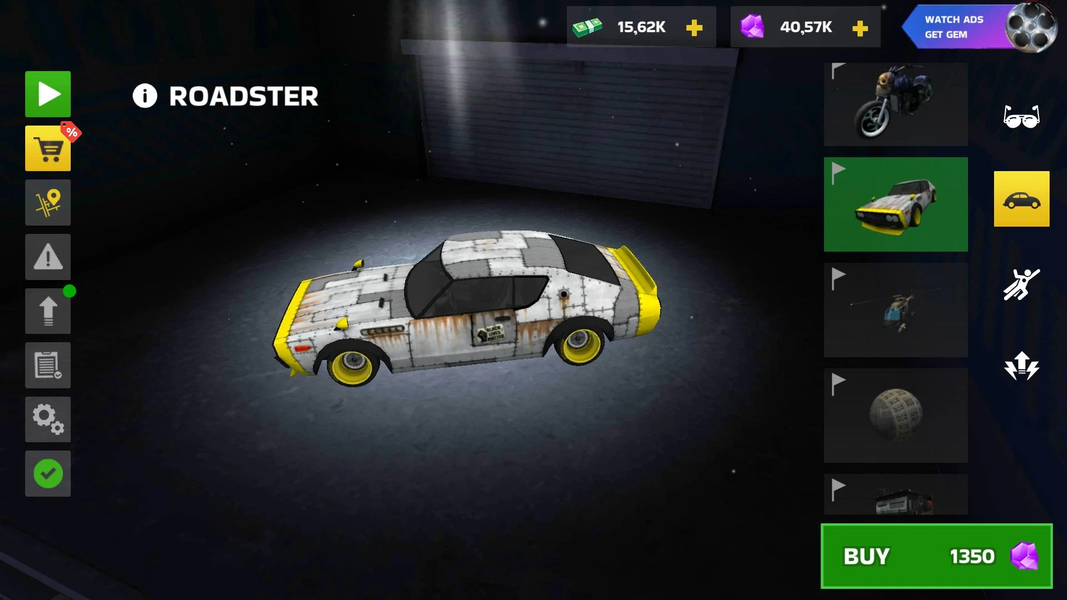Open the upgrade arrow menu
Viewport: 1067px width, 600px height.
pos(48,311)
